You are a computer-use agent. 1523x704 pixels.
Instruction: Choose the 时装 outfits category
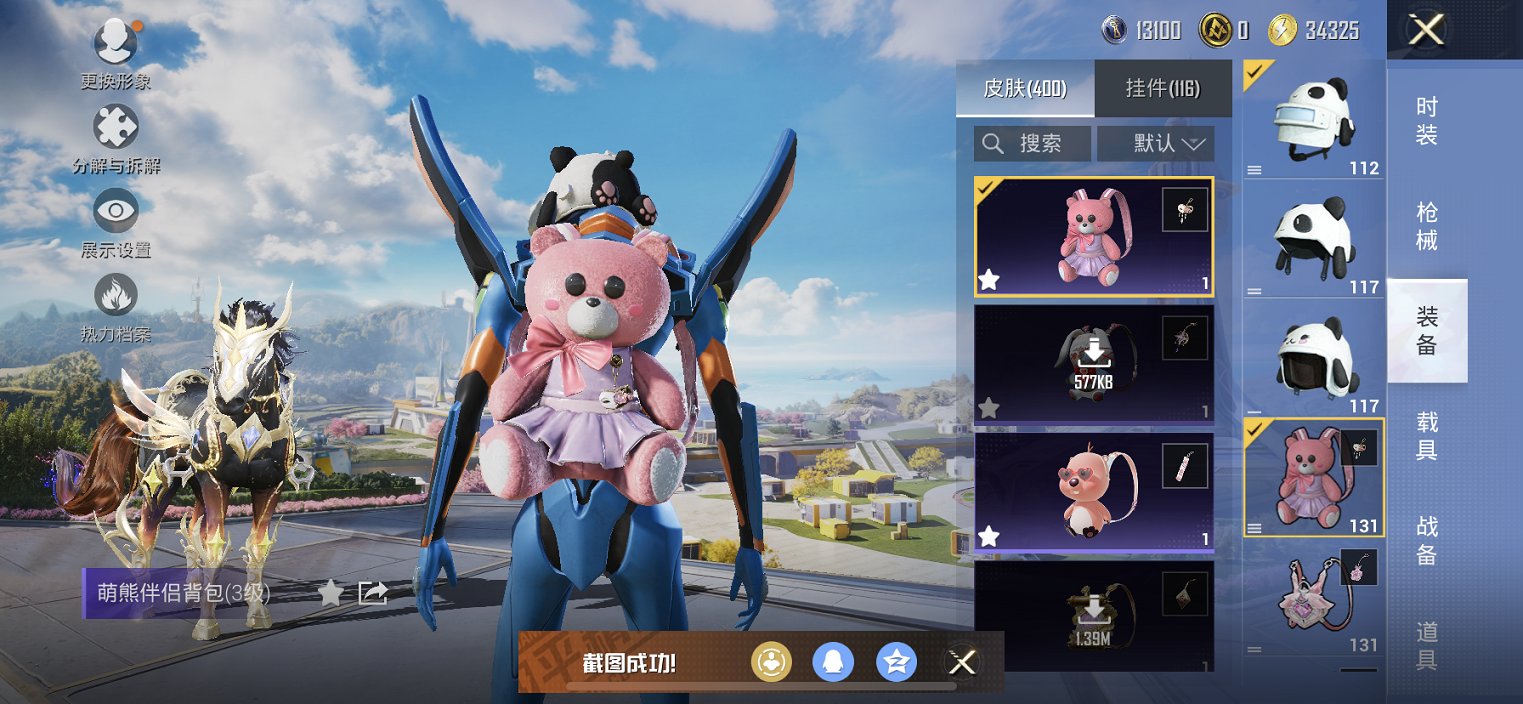(x=1427, y=121)
